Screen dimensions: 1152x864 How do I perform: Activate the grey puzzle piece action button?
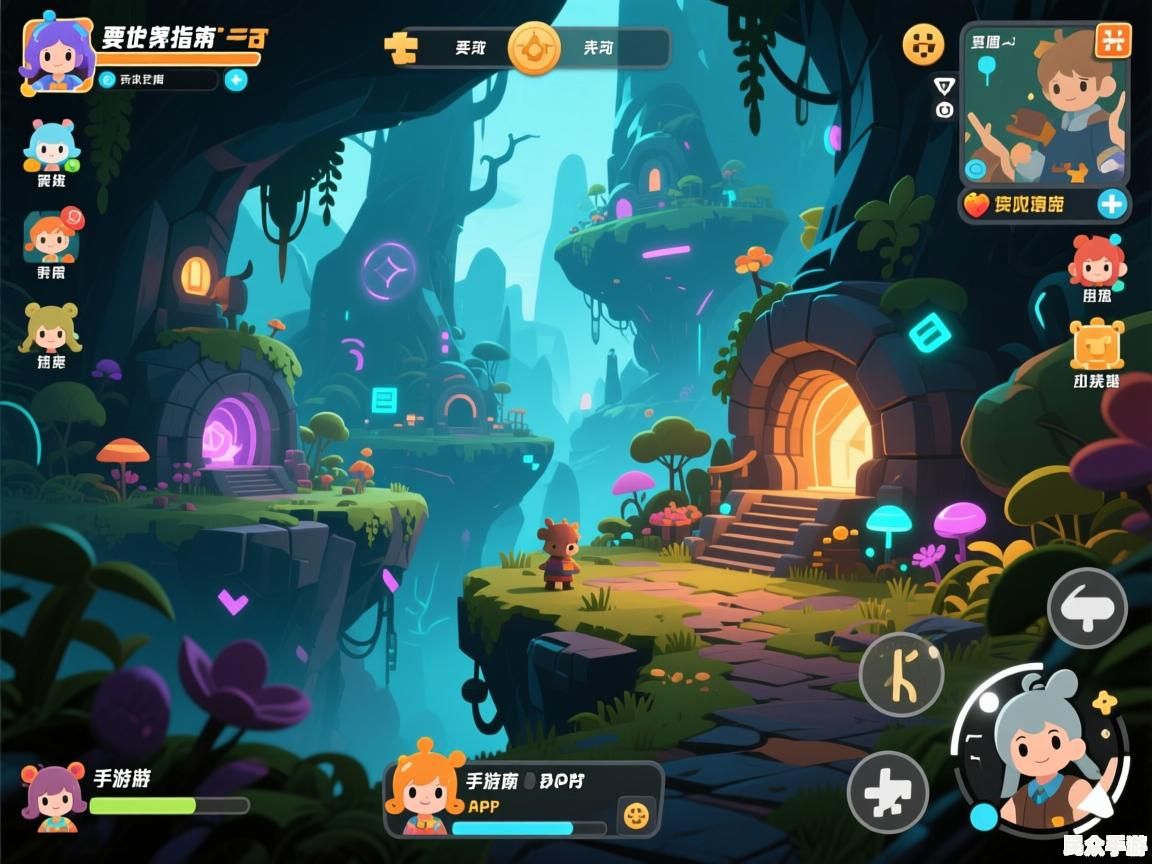pos(888,792)
